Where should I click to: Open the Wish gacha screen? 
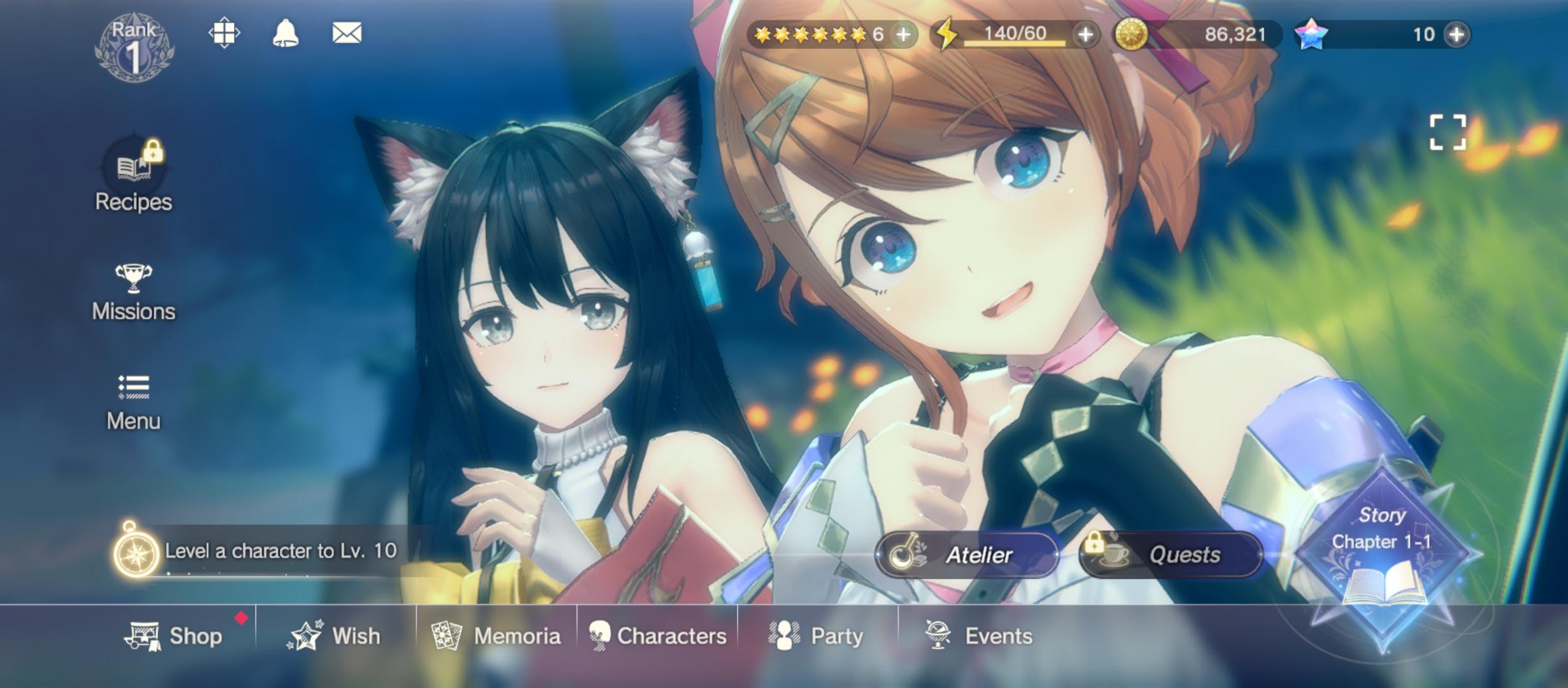[x=335, y=636]
